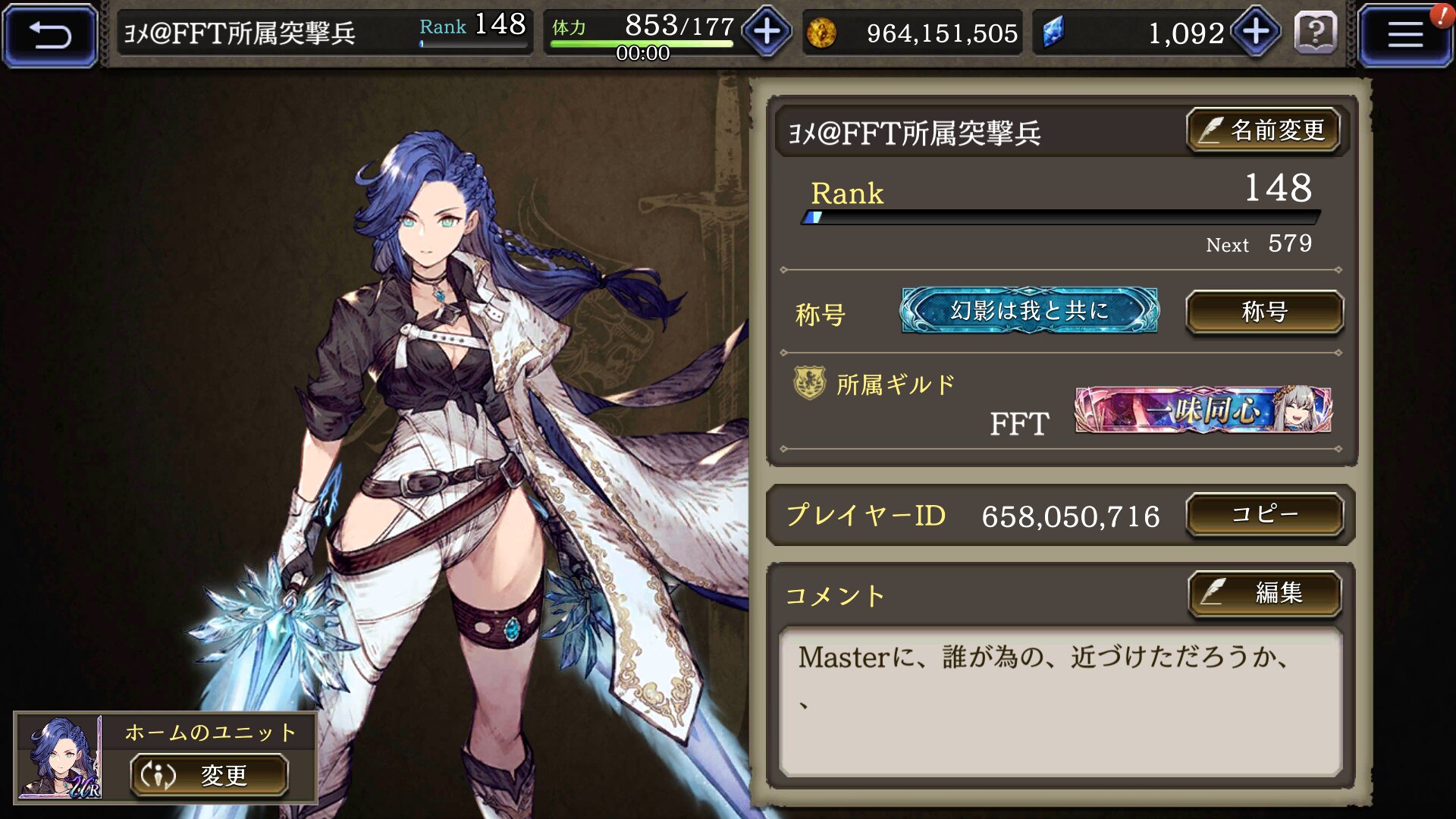Viewport: 1456px width, 819px height.
Task: Copy the player ID with コピー
Action: tap(1264, 515)
